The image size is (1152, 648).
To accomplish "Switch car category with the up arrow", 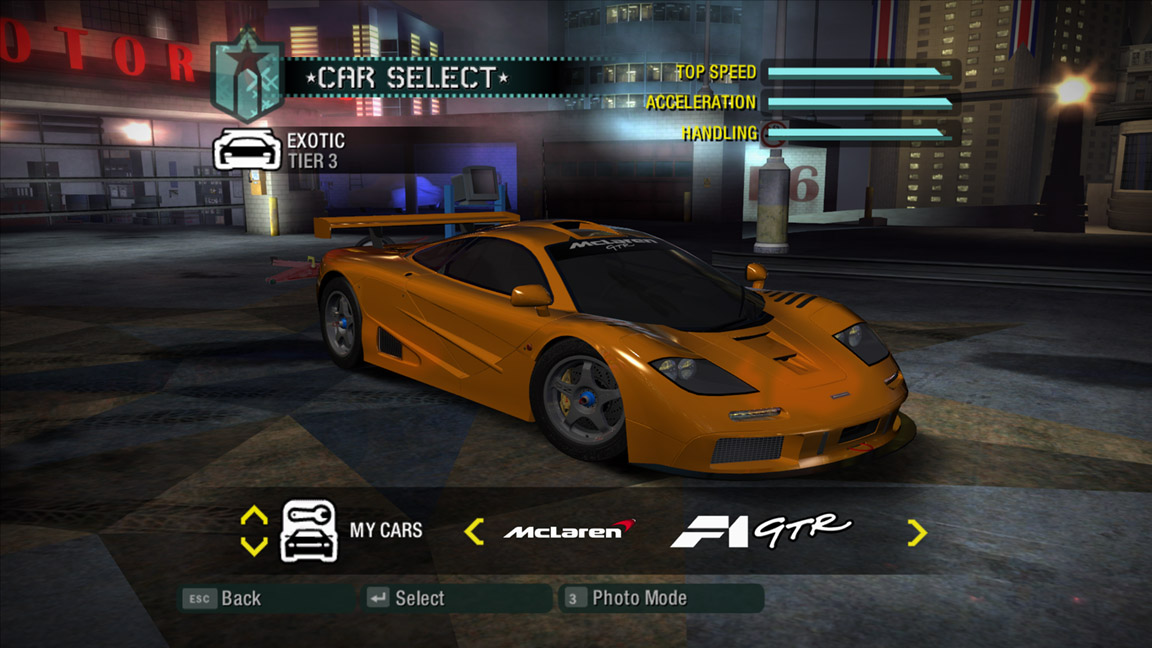I will click(x=254, y=516).
